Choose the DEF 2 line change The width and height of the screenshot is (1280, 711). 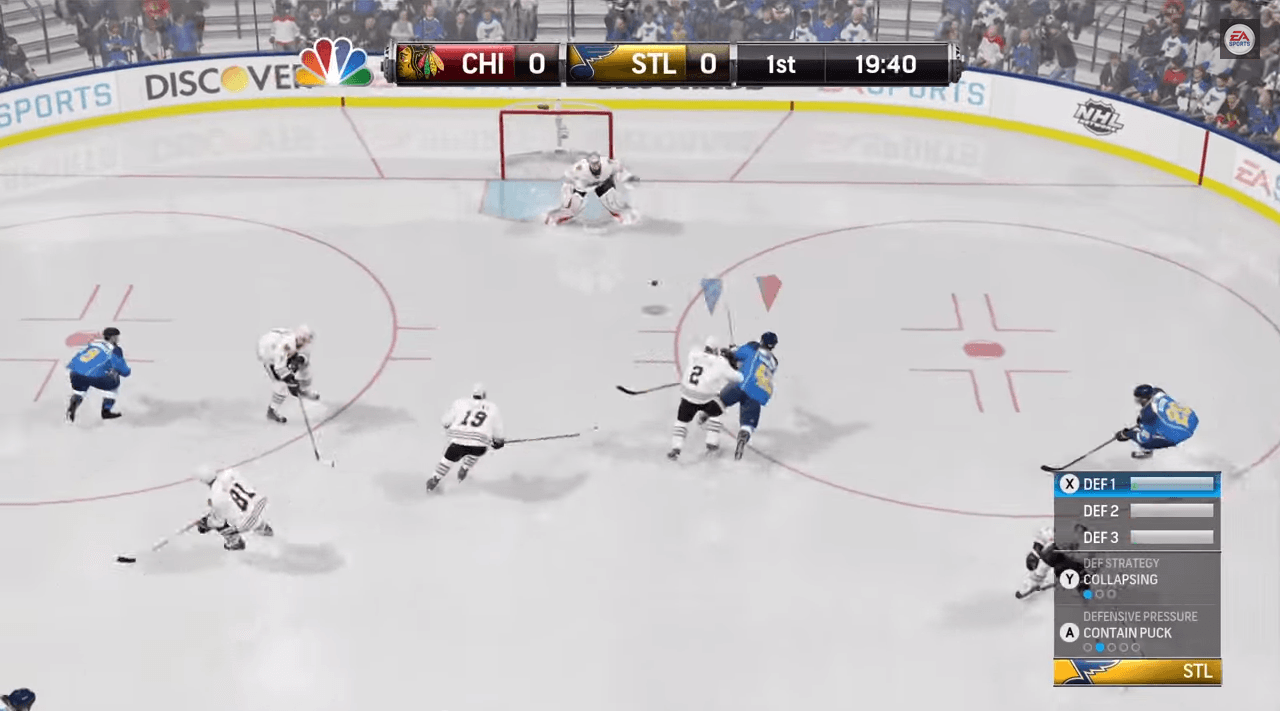(1137, 511)
